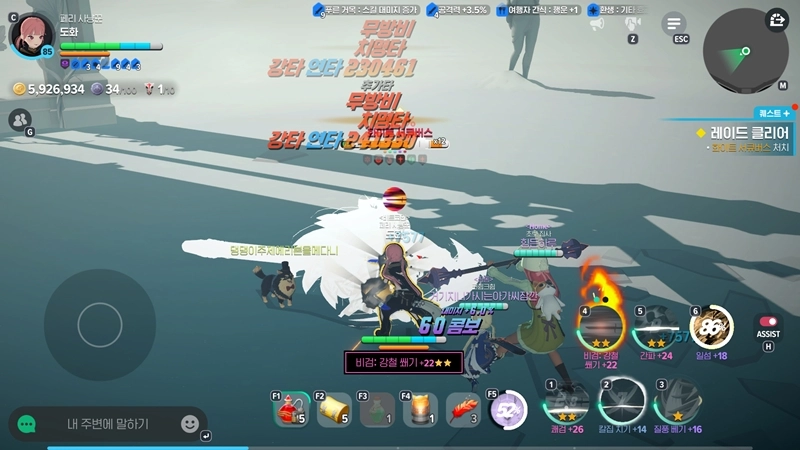Use the orange lantern item in slot F4
800x450 pixels.
[421, 409]
